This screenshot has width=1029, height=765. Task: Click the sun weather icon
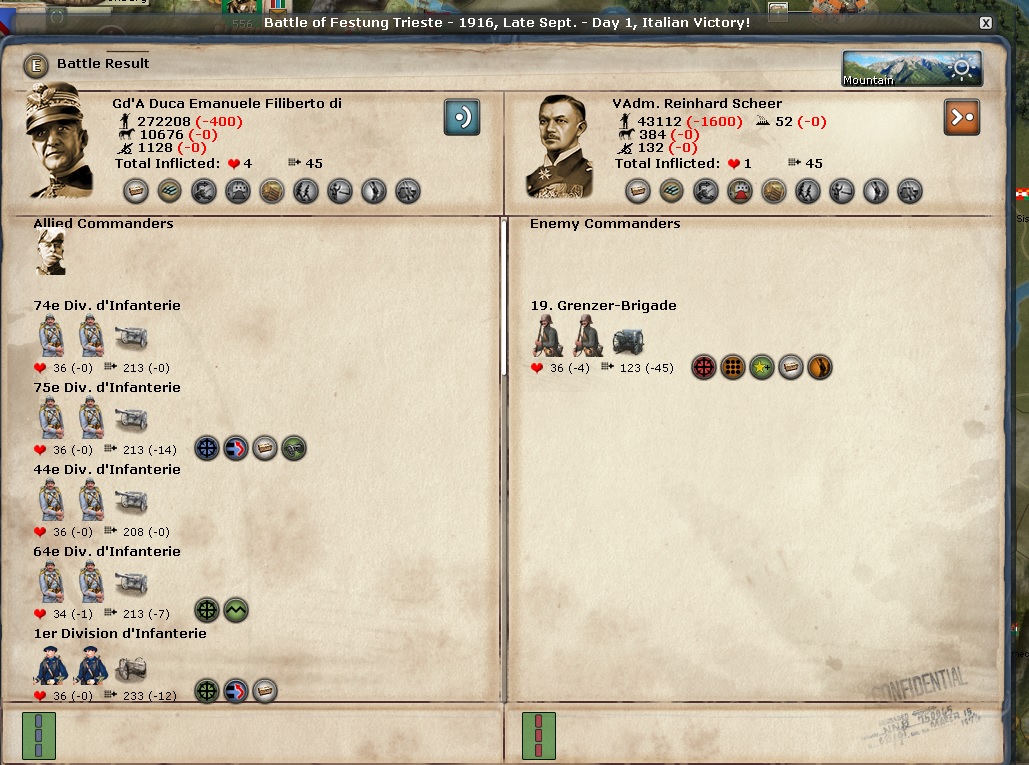tap(962, 68)
